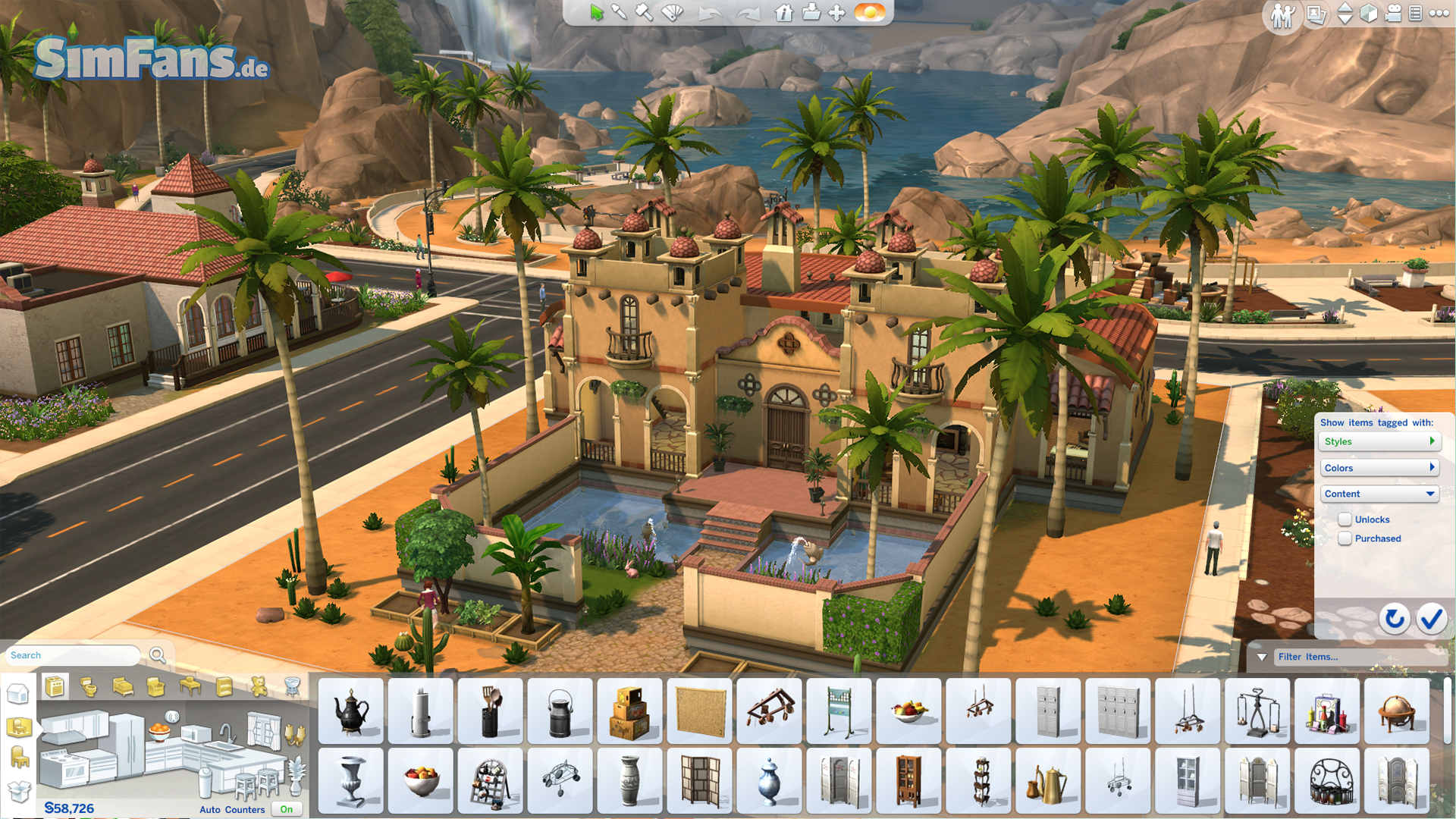Pick the fruit bowl catalog thumbnail
This screenshot has height=819, width=1456.
coord(909,711)
